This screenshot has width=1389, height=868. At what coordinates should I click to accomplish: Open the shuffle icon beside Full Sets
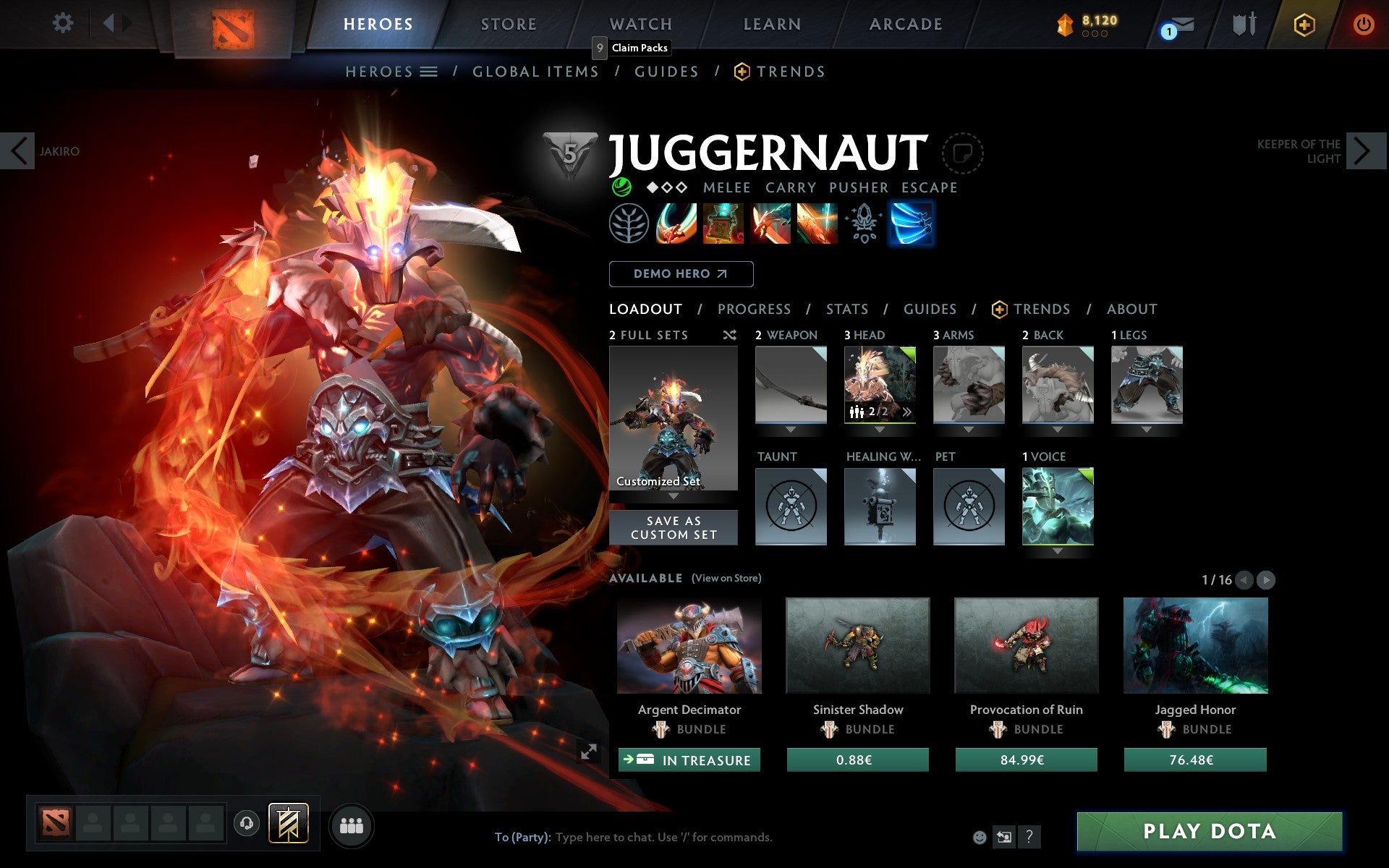click(x=729, y=335)
